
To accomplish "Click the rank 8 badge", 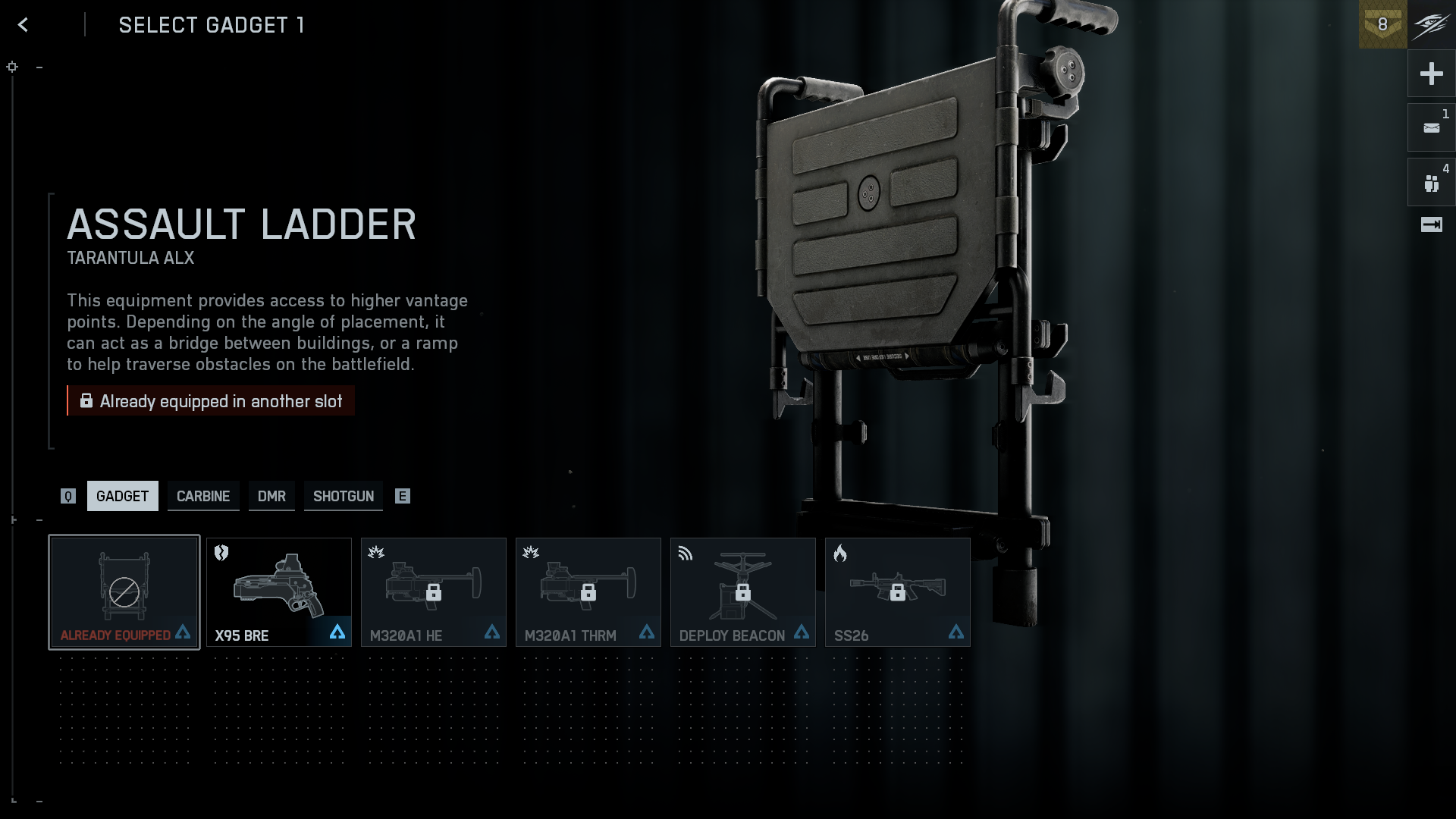I will pos(1382,24).
